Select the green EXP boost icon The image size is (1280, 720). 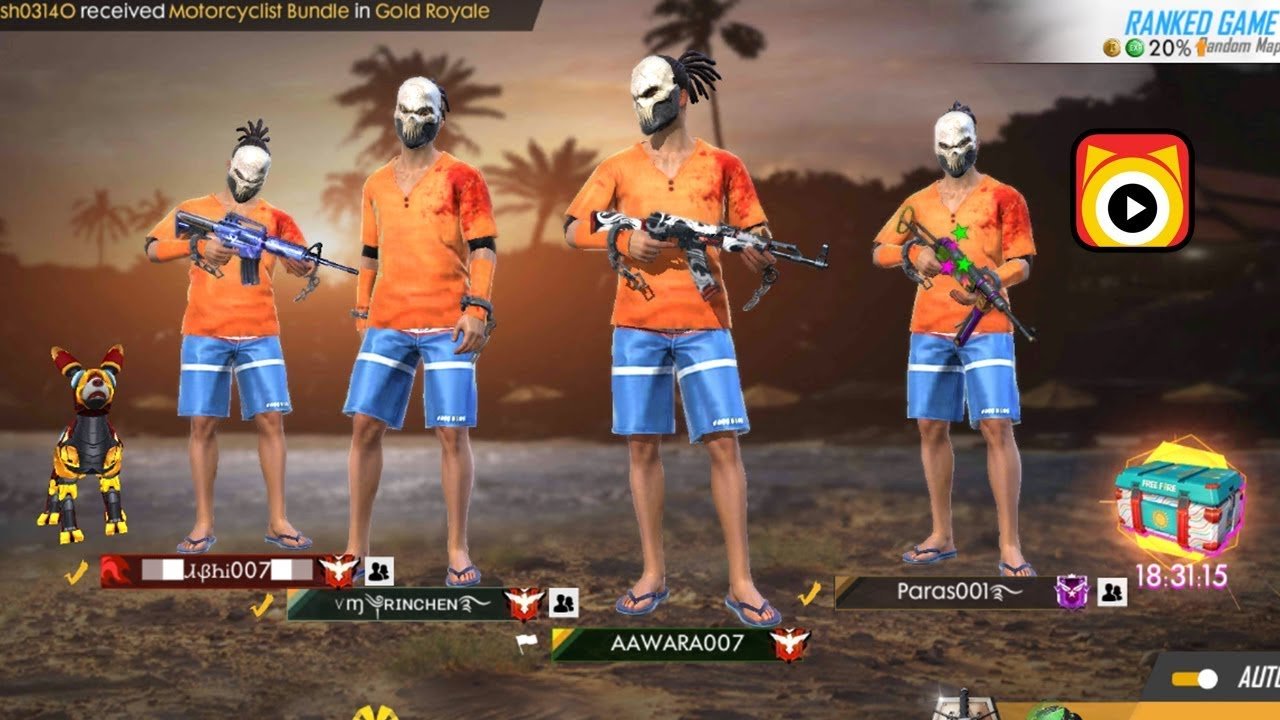coord(1134,48)
